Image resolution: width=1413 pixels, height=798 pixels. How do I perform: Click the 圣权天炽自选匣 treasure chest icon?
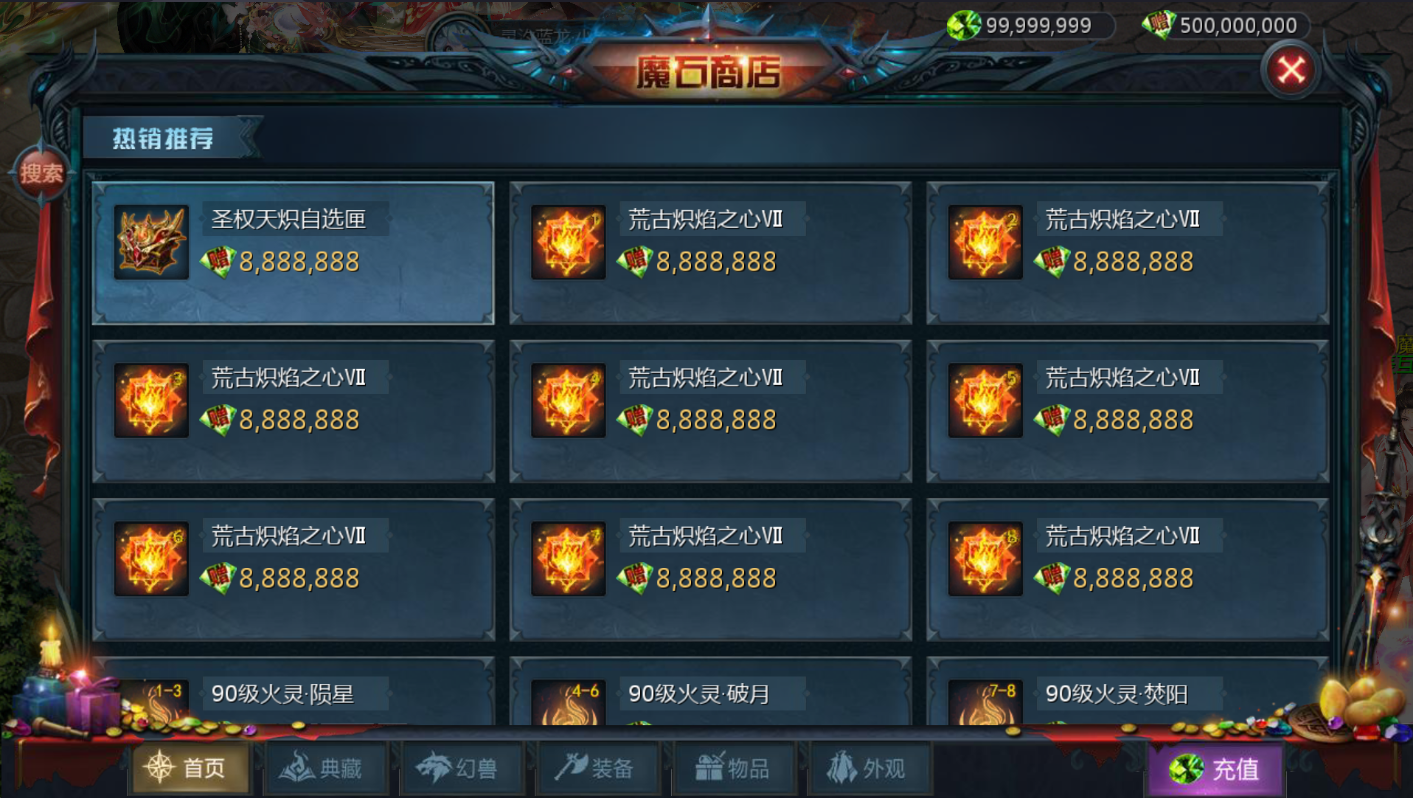151,243
